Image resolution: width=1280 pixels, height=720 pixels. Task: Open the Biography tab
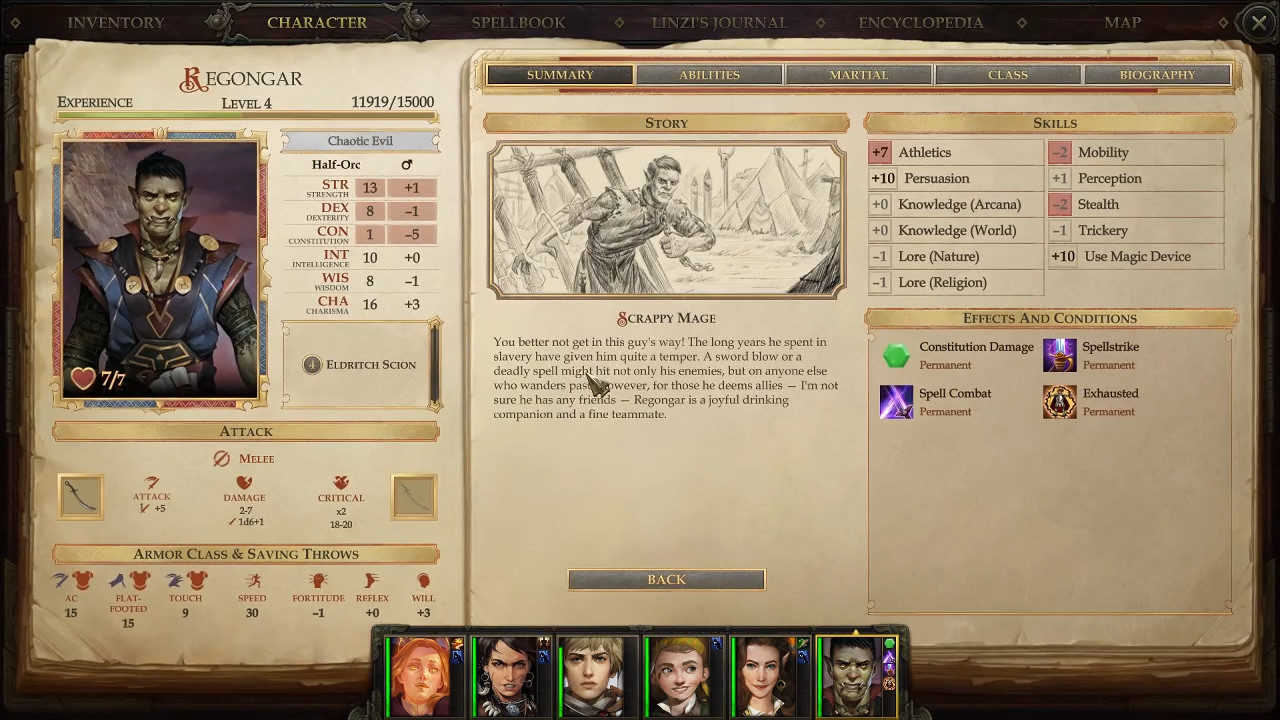click(1157, 75)
